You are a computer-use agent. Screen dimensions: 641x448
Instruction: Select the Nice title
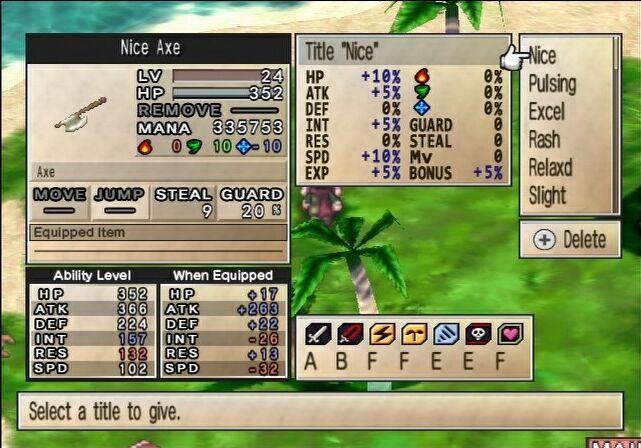pyautogui.click(x=543, y=56)
